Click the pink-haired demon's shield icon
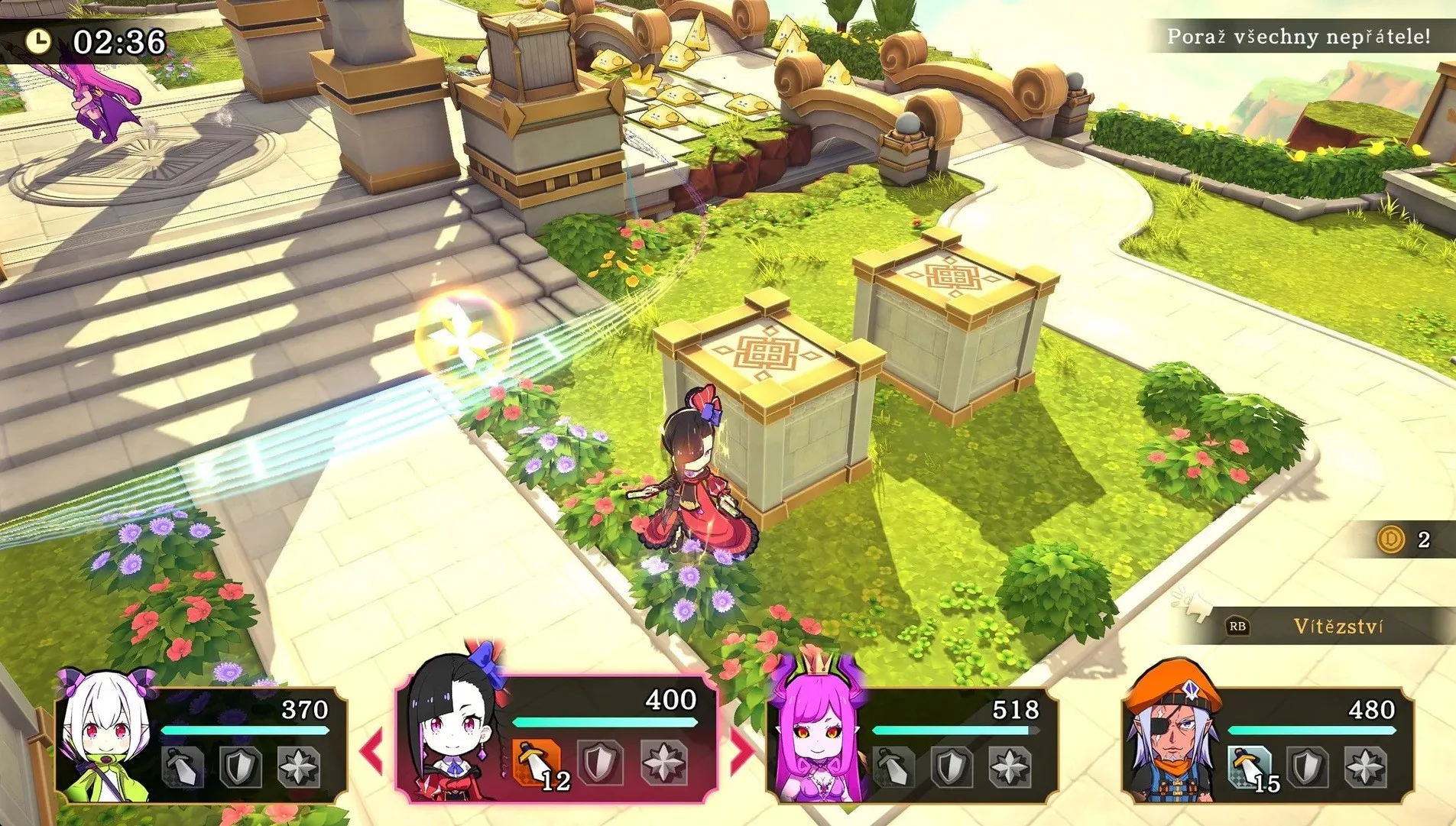This screenshot has height=826, width=1456. 952,766
